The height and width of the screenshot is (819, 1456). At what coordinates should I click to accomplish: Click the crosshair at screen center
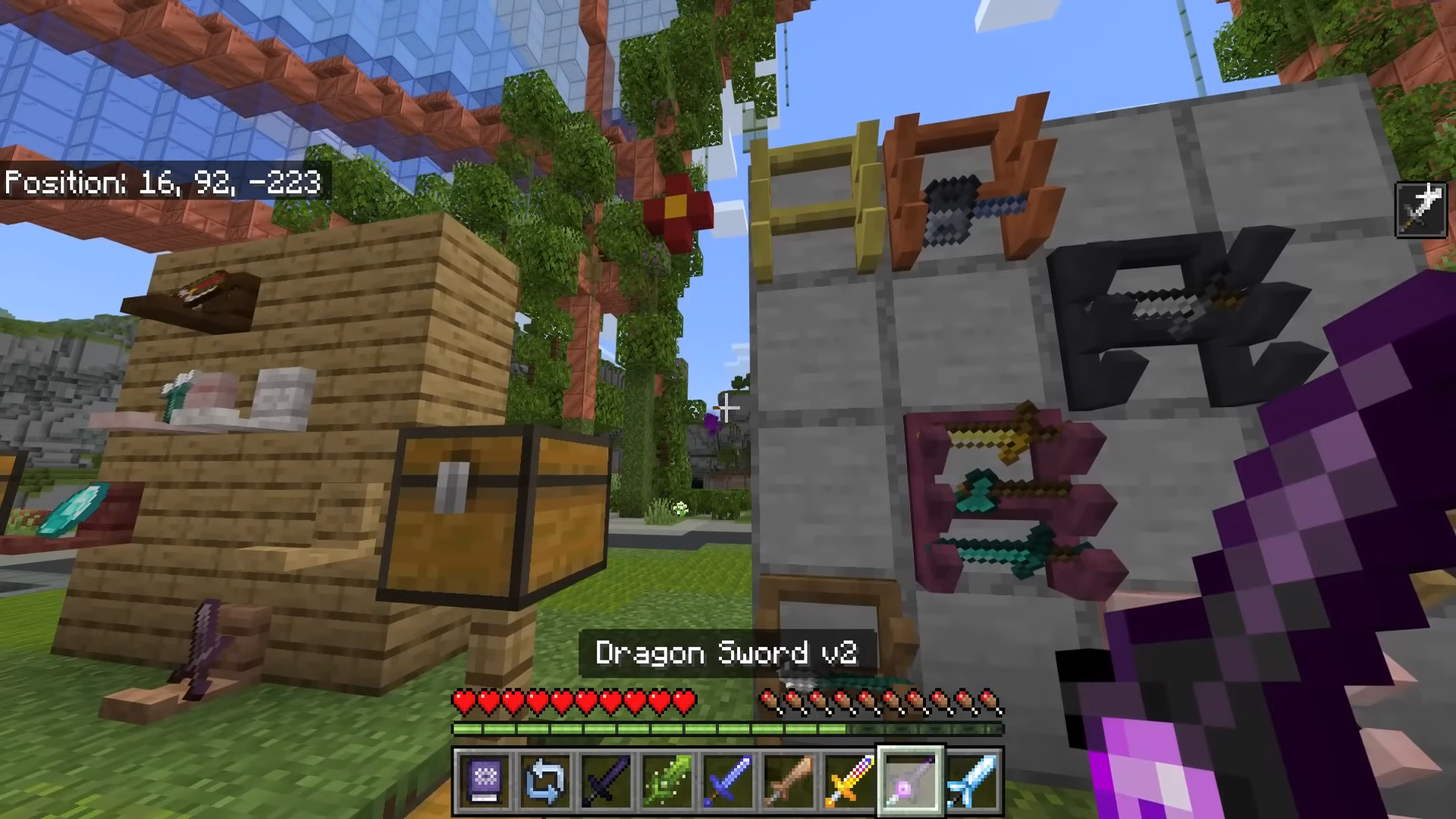point(726,409)
